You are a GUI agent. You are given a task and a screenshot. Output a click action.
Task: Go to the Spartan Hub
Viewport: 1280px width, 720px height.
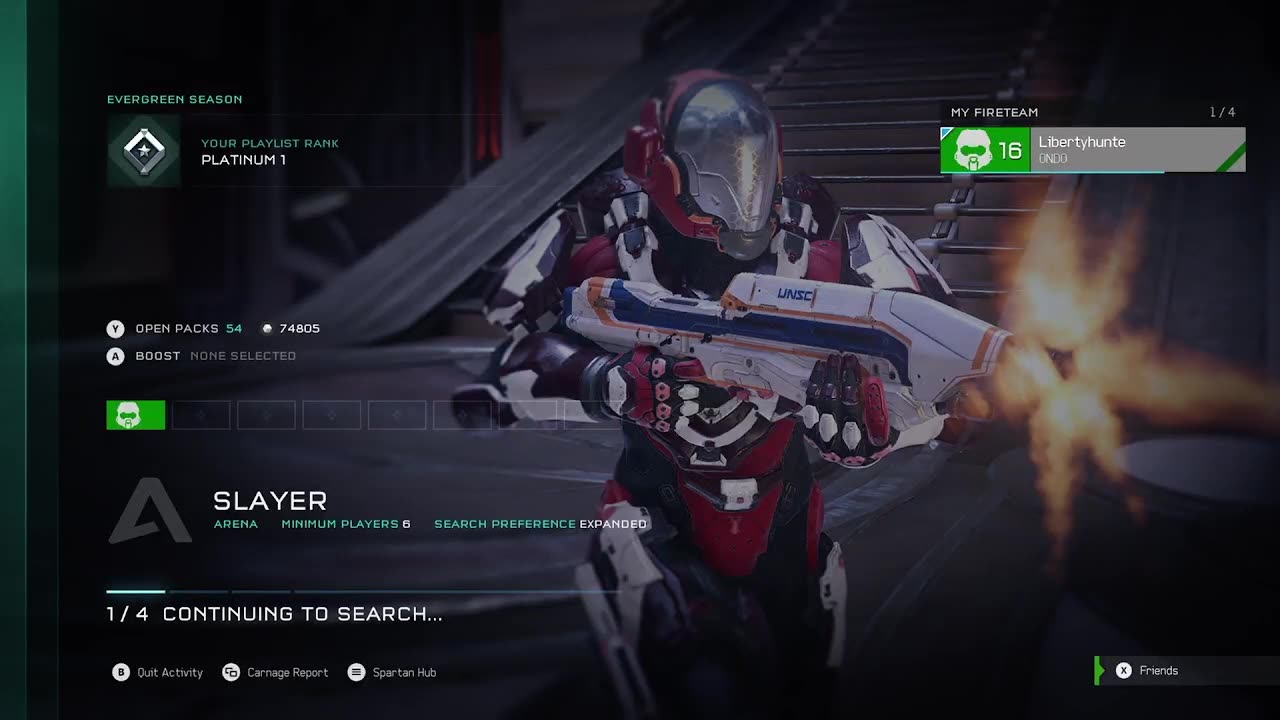[392, 673]
